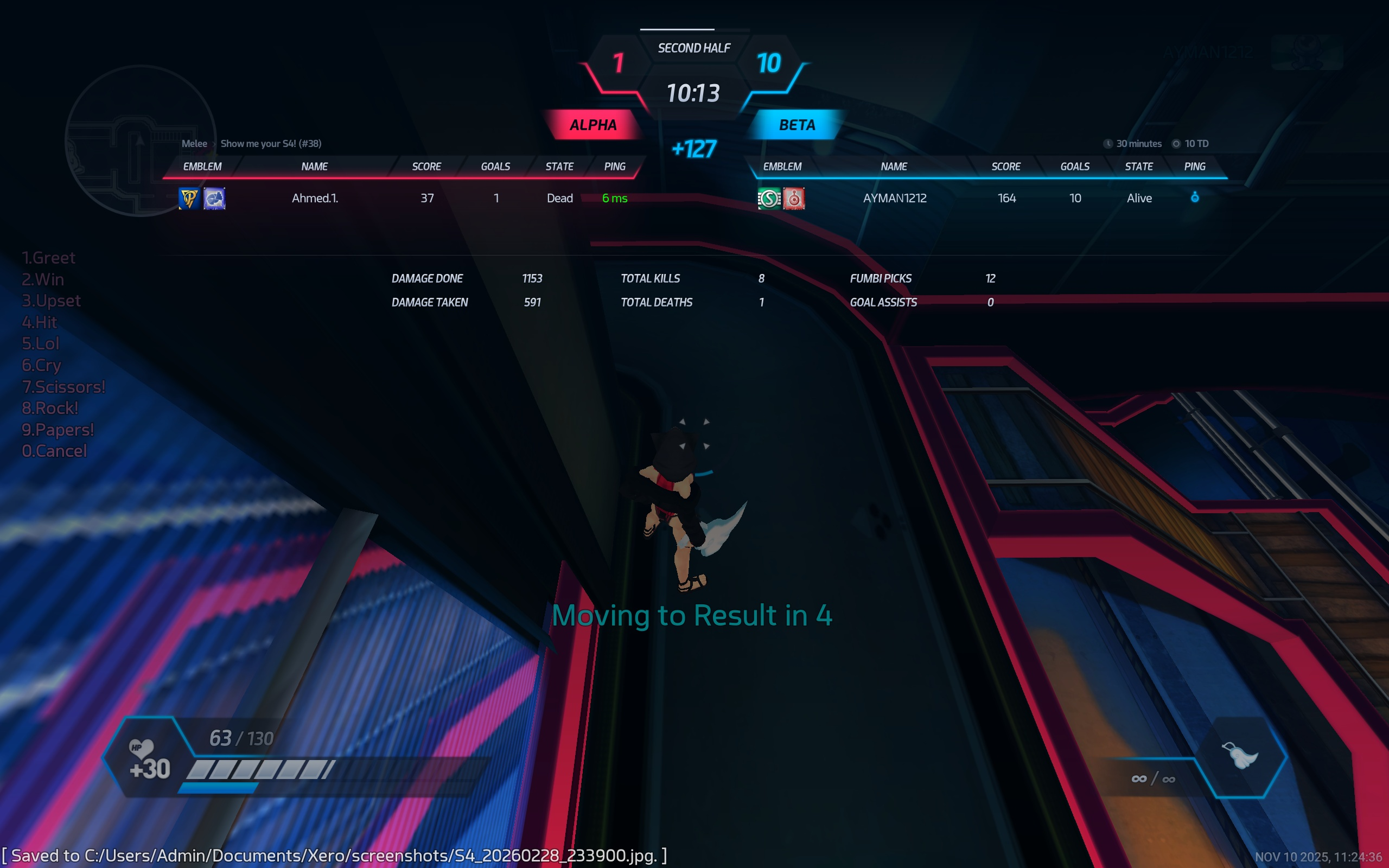This screenshot has height=868, width=1389.
Task: Select the 5.Lol emote option
Action: (x=40, y=343)
